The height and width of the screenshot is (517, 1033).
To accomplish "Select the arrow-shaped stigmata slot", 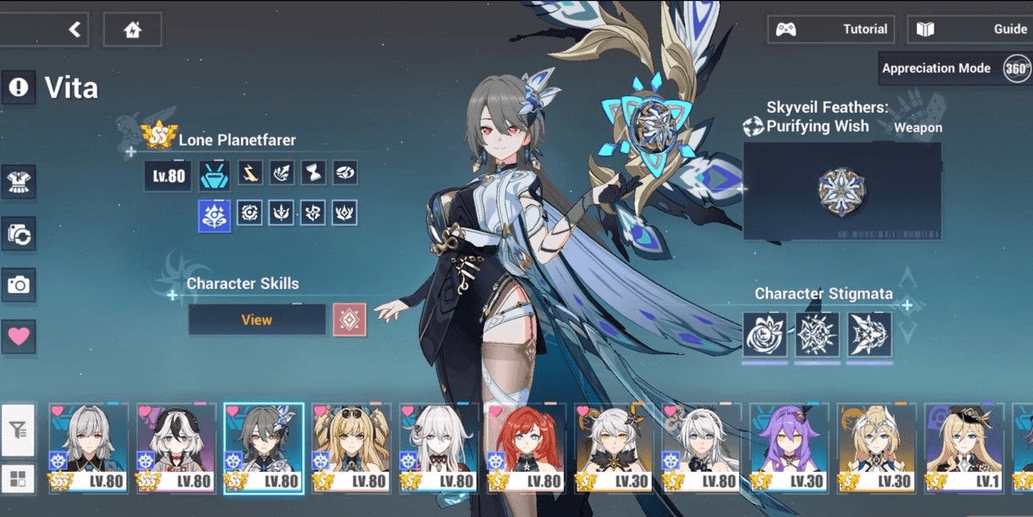I will pyautogui.click(x=869, y=335).
